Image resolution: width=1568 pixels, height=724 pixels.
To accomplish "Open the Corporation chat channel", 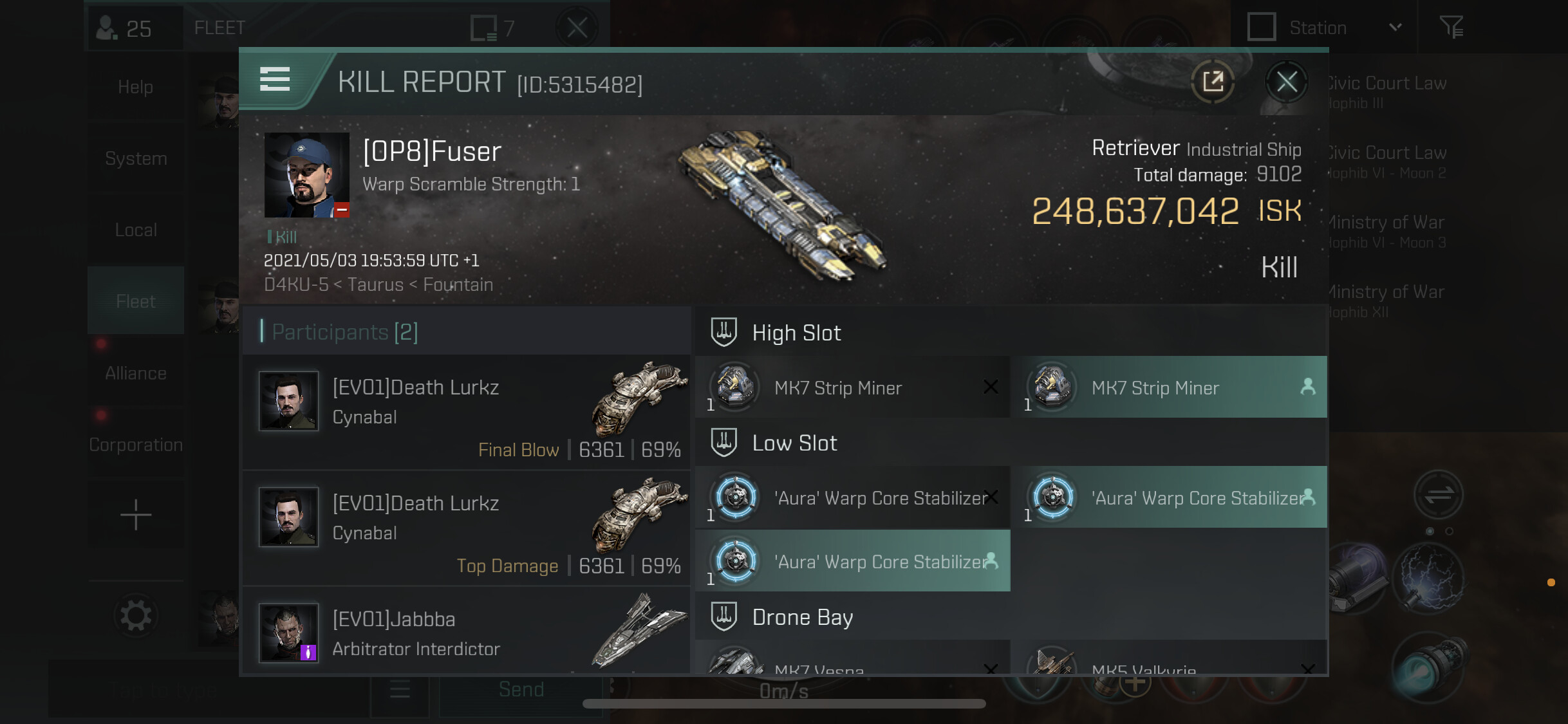I will [135, 445].
